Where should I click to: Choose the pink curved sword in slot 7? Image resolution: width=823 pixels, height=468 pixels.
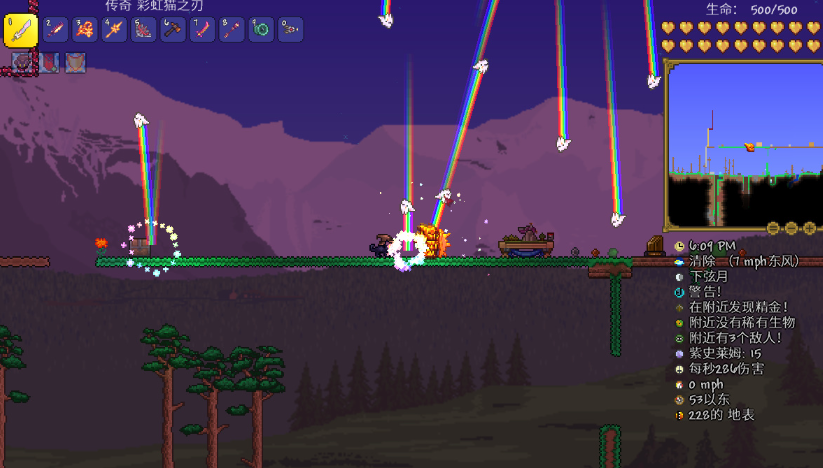coord(202,29)
